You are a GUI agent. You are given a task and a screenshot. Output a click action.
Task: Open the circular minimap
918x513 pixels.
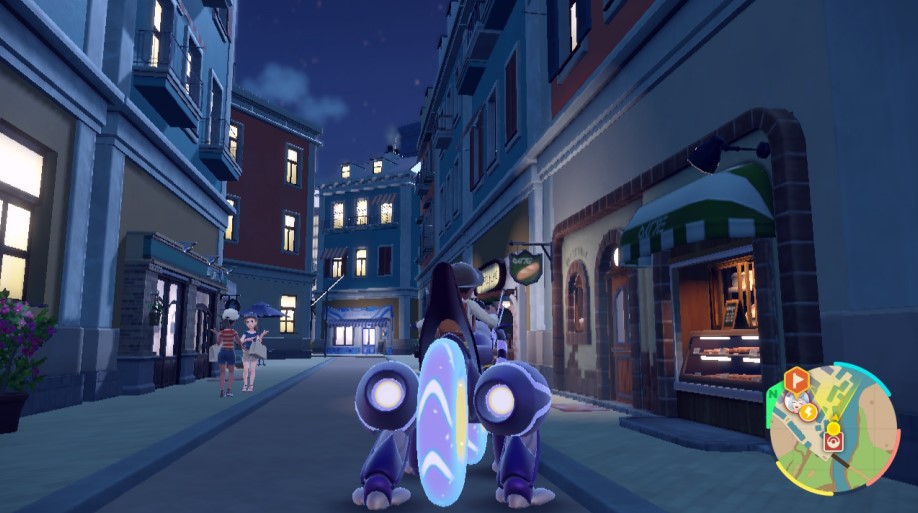pos(832,427)
